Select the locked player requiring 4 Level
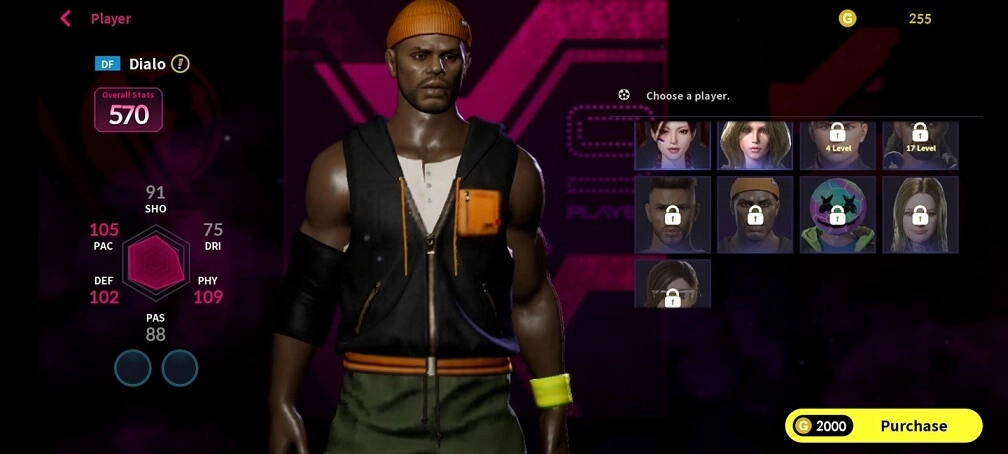Image resolution: width=1008 pixels, height=454 pixels. (838, 145)
